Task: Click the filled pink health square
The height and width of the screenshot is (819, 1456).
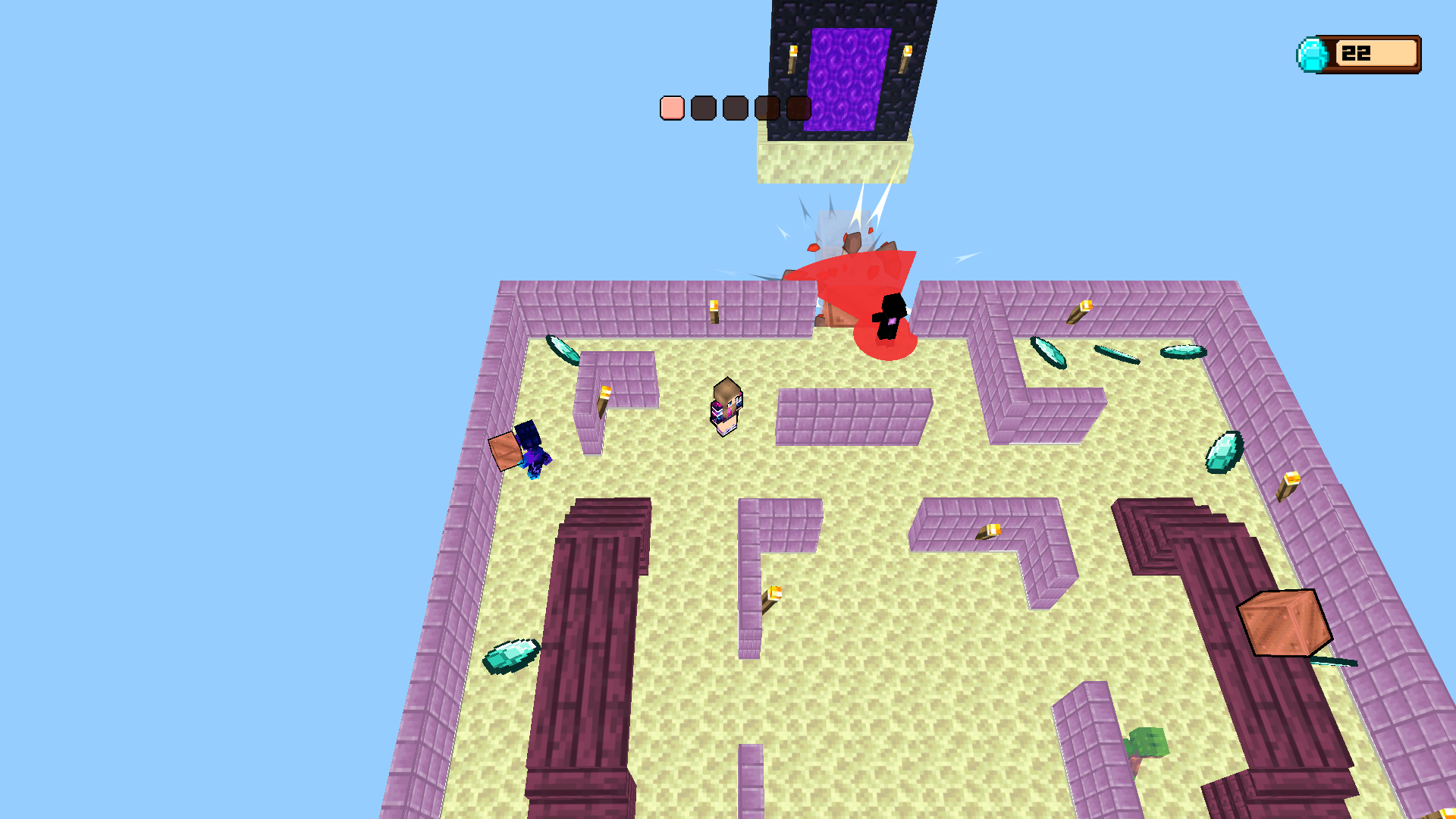Action: [671, 108]
